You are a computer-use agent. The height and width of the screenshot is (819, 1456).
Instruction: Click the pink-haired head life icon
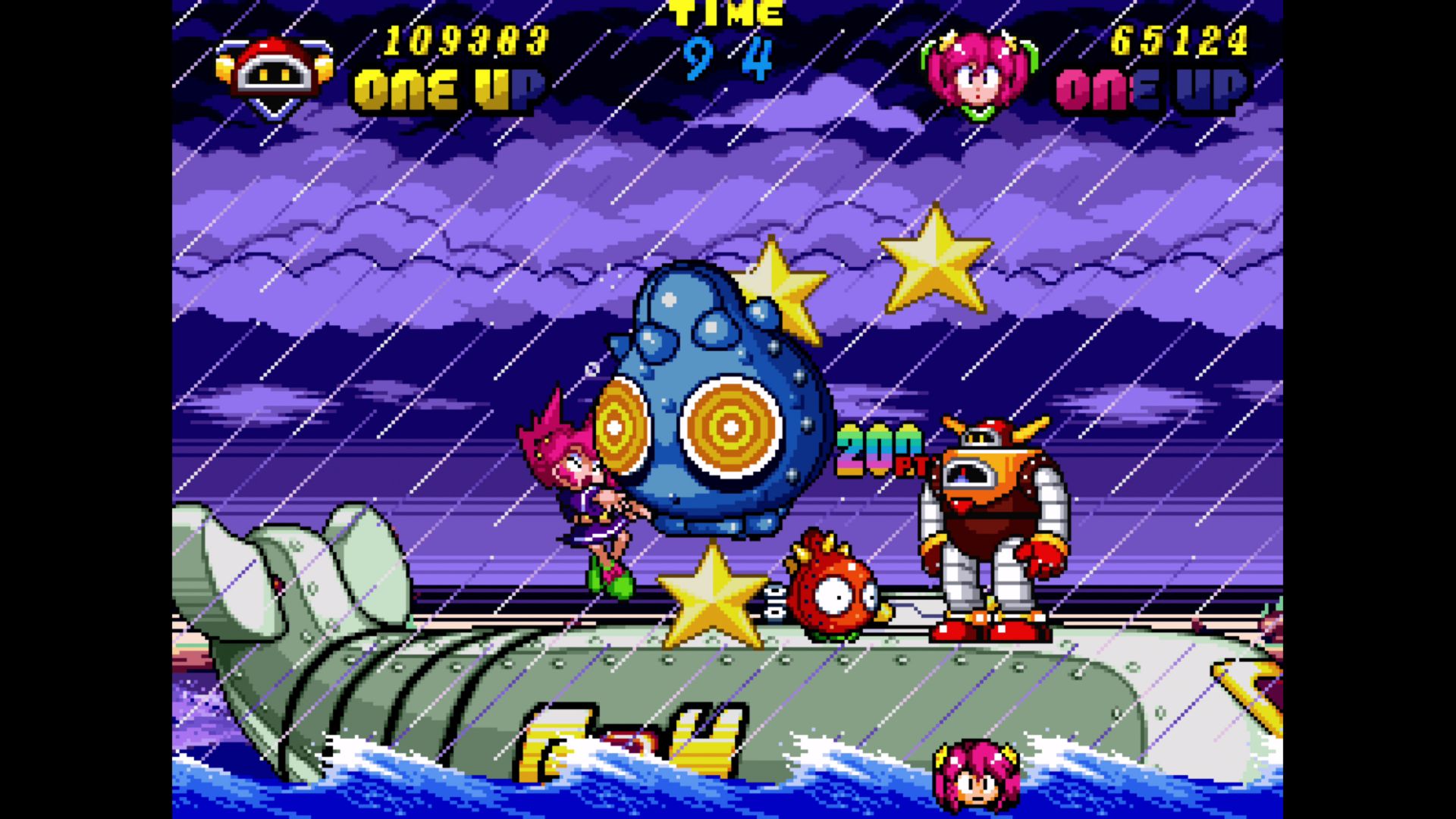977,773
